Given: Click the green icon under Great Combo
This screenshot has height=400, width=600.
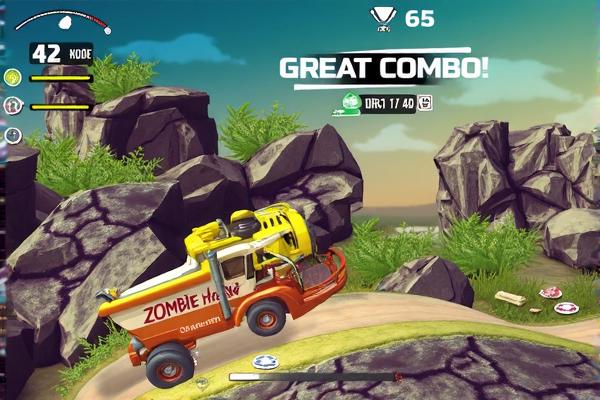Looking at the screenshot, I should 350,102.
